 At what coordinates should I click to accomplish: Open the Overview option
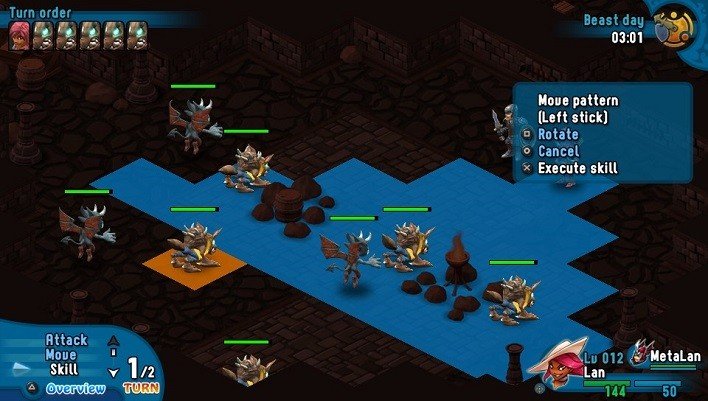[75, 388]
